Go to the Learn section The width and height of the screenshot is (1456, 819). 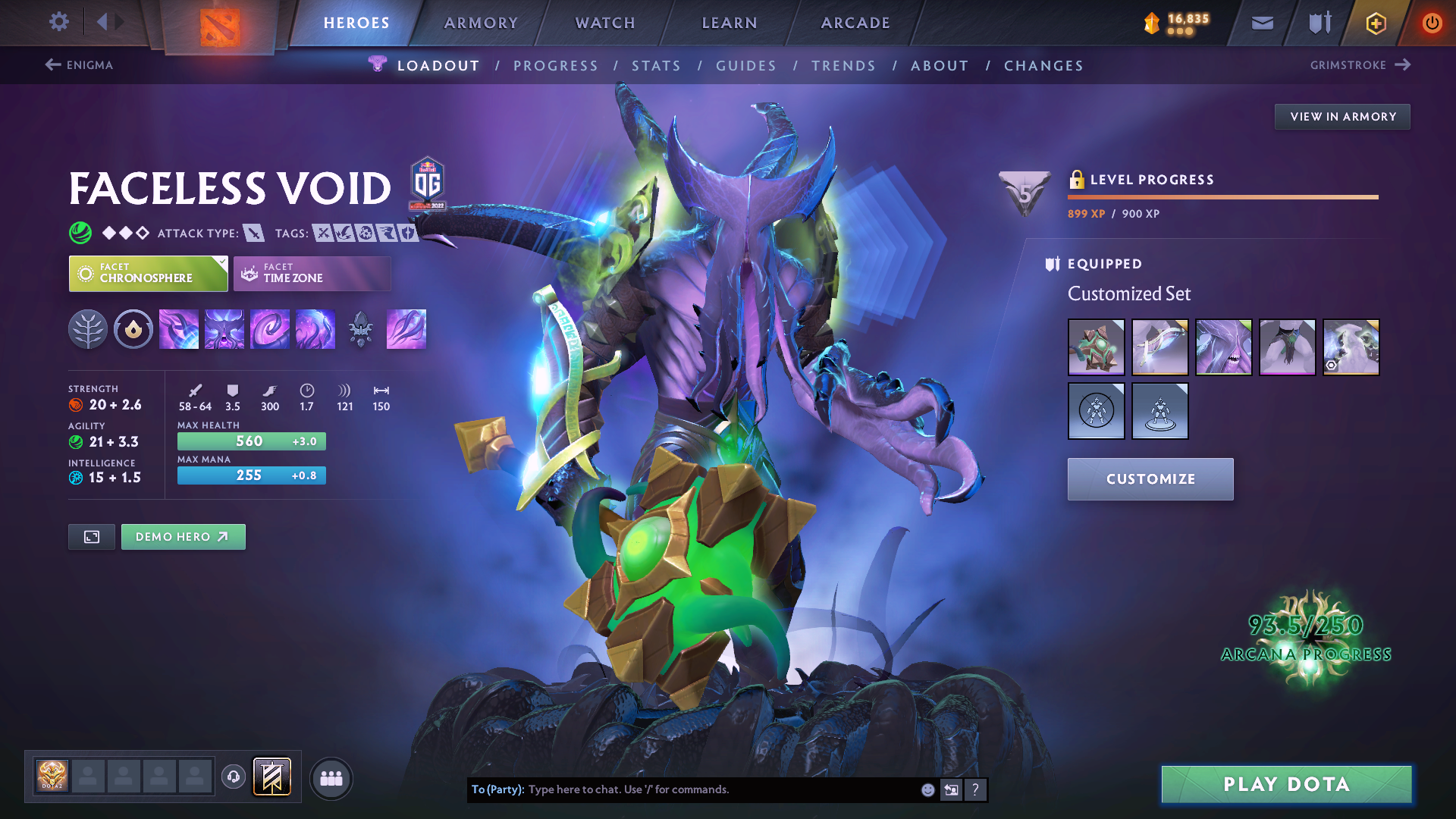click(x=730, y=23)
